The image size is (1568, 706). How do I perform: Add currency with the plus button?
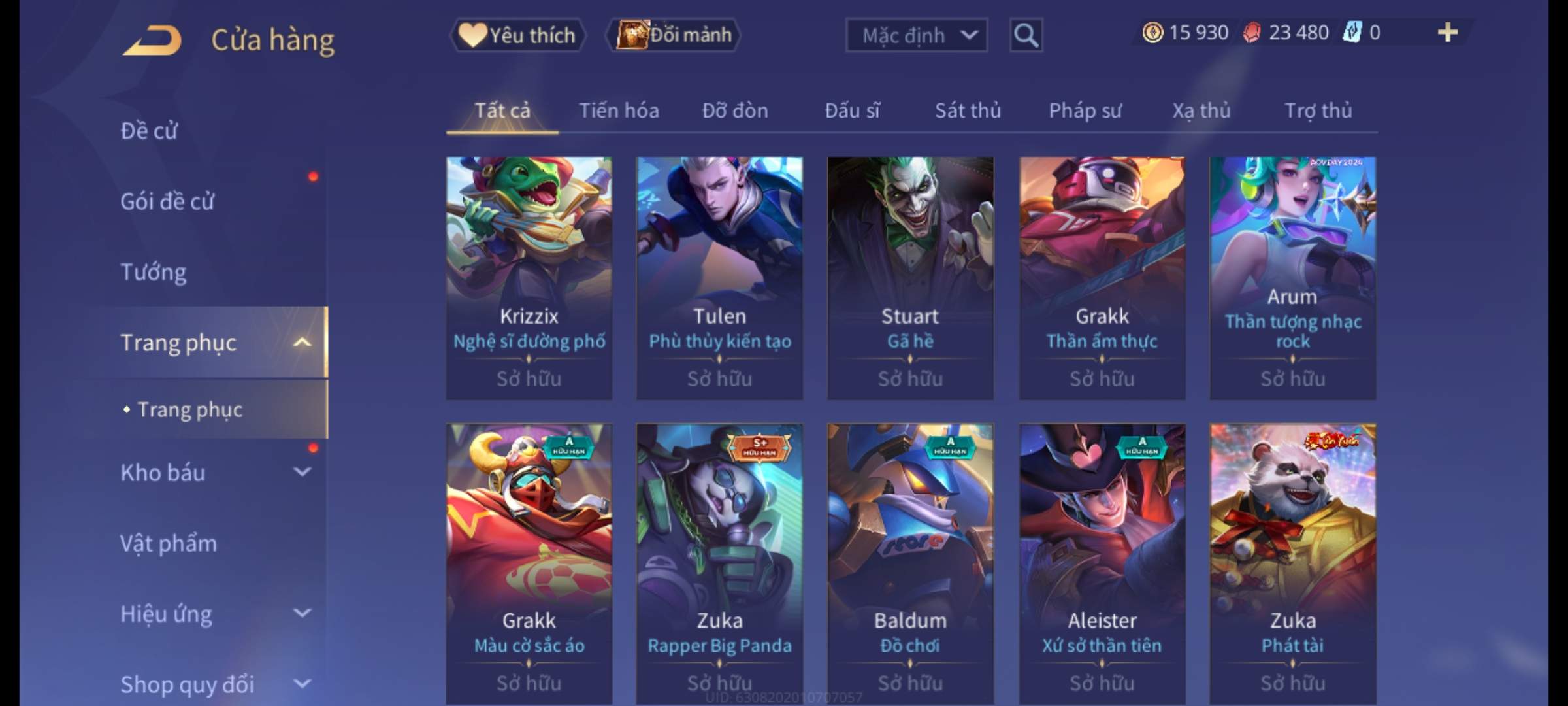tap(1447, 33)
